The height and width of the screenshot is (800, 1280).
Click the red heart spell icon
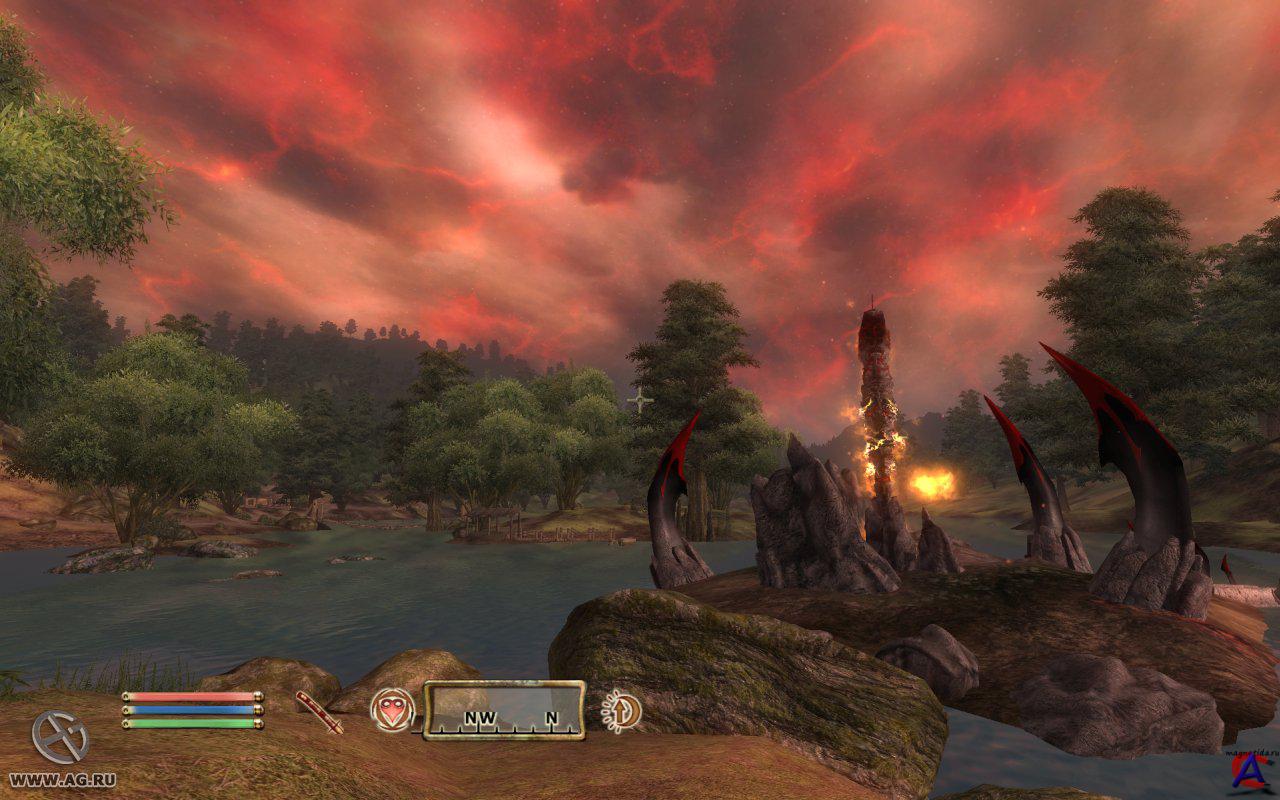pos(392,710)
